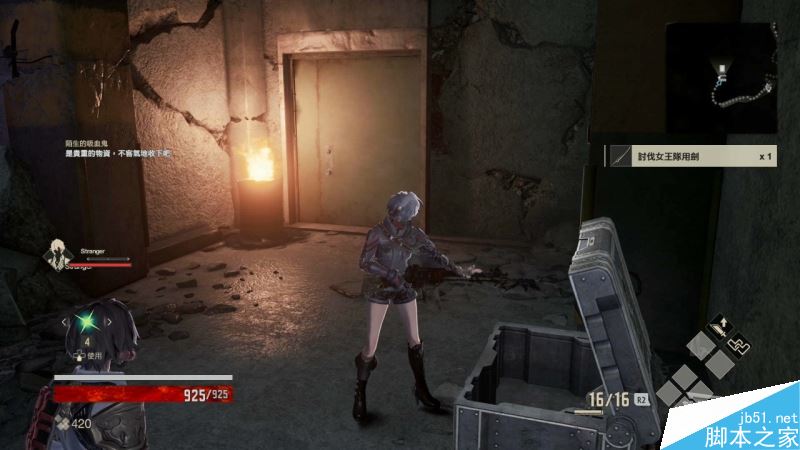Cycle quick item with the left arrow

pos(65,323)
